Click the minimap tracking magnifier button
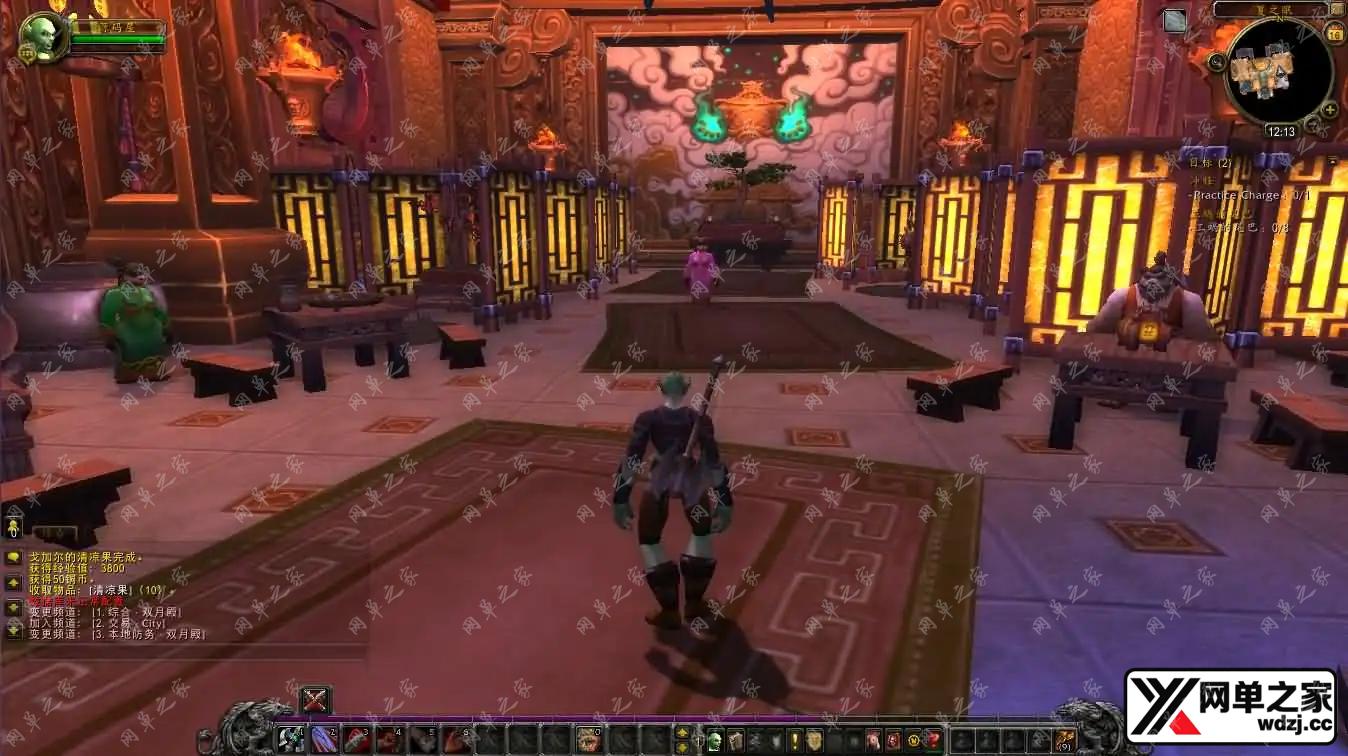 pyautogui.click(x=1217, y=62)
